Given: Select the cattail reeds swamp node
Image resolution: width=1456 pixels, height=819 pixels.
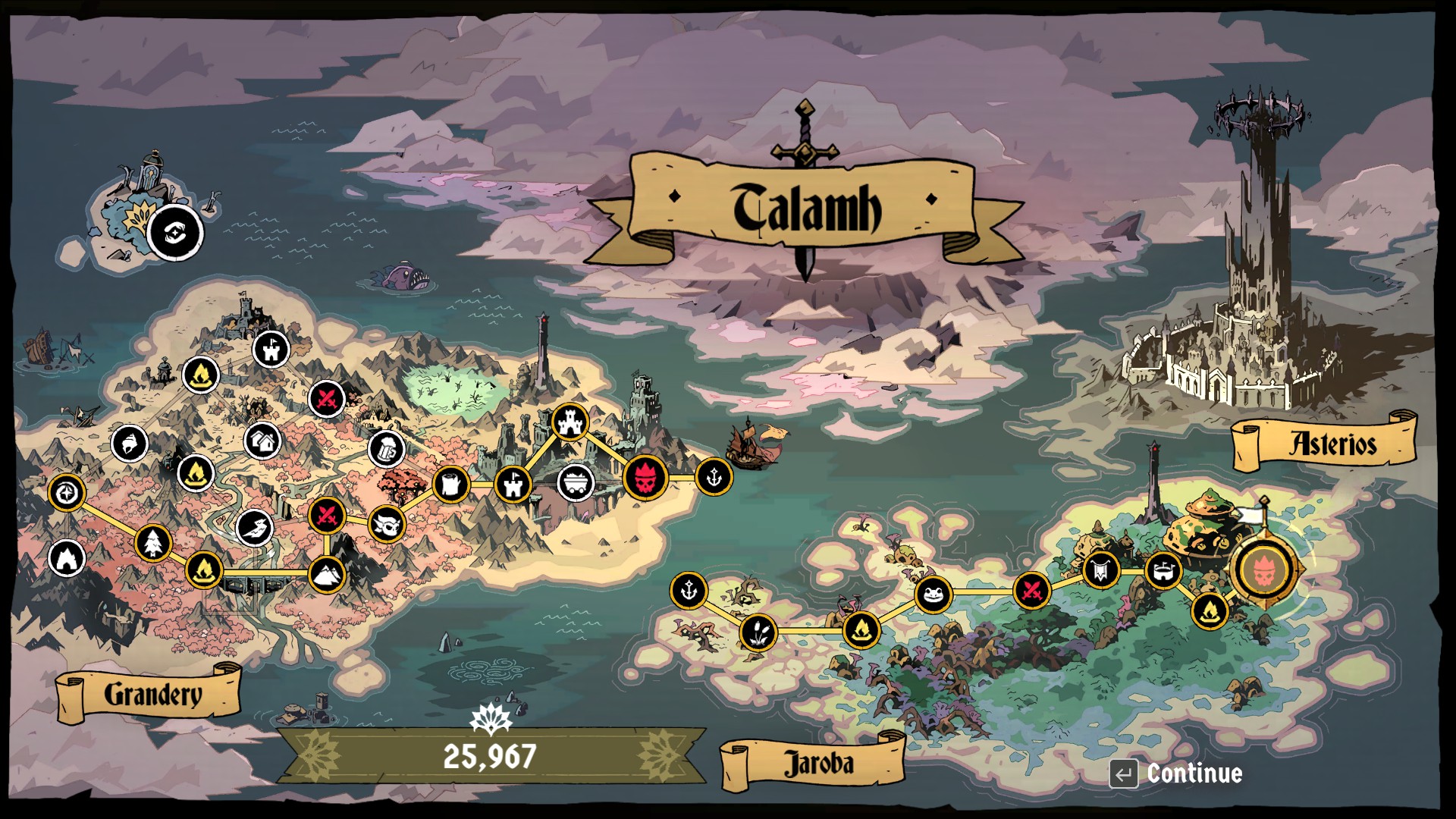Looking at the screenshot, I should coord(758,632).
